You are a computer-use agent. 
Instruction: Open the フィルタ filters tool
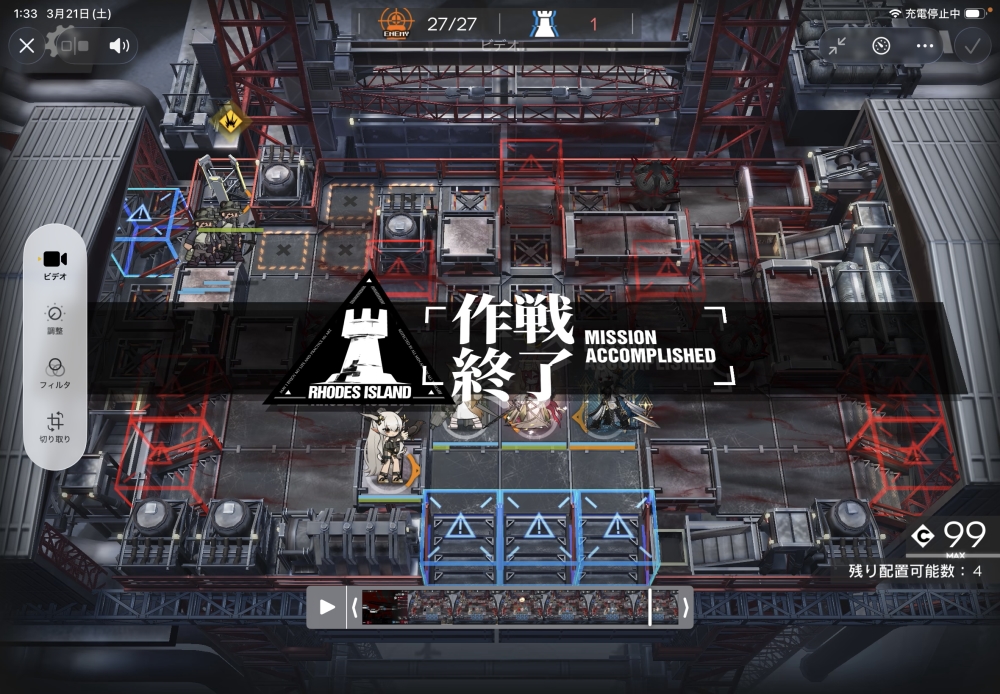point(55,372)
